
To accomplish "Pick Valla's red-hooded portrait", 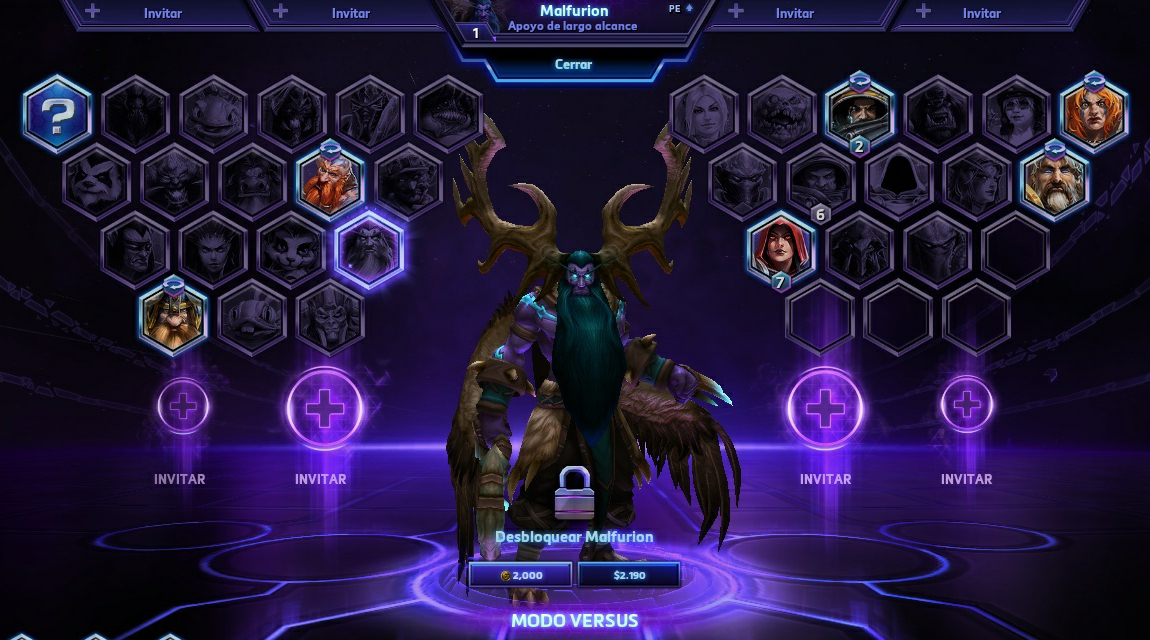I will [781, 248].
